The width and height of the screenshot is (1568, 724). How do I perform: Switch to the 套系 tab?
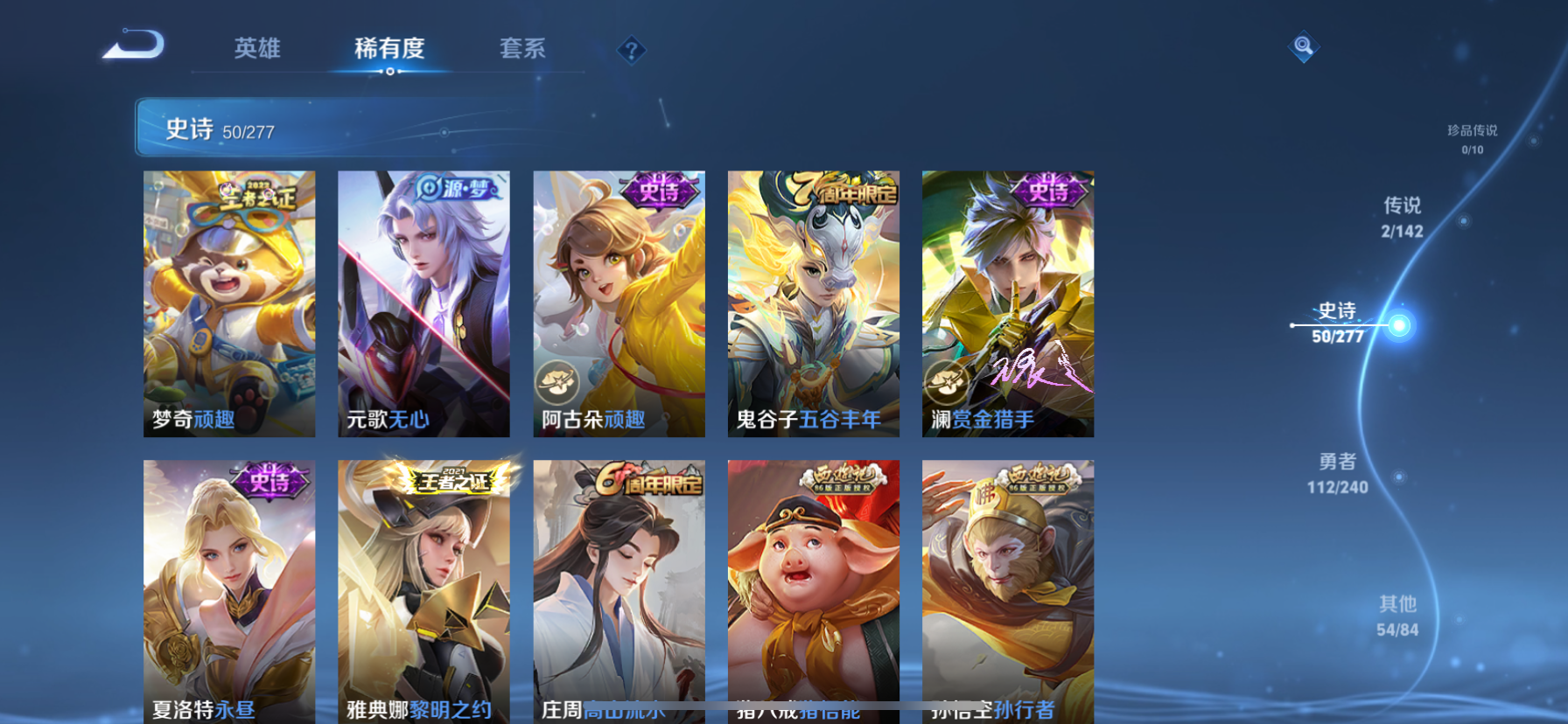pos(522,50)
